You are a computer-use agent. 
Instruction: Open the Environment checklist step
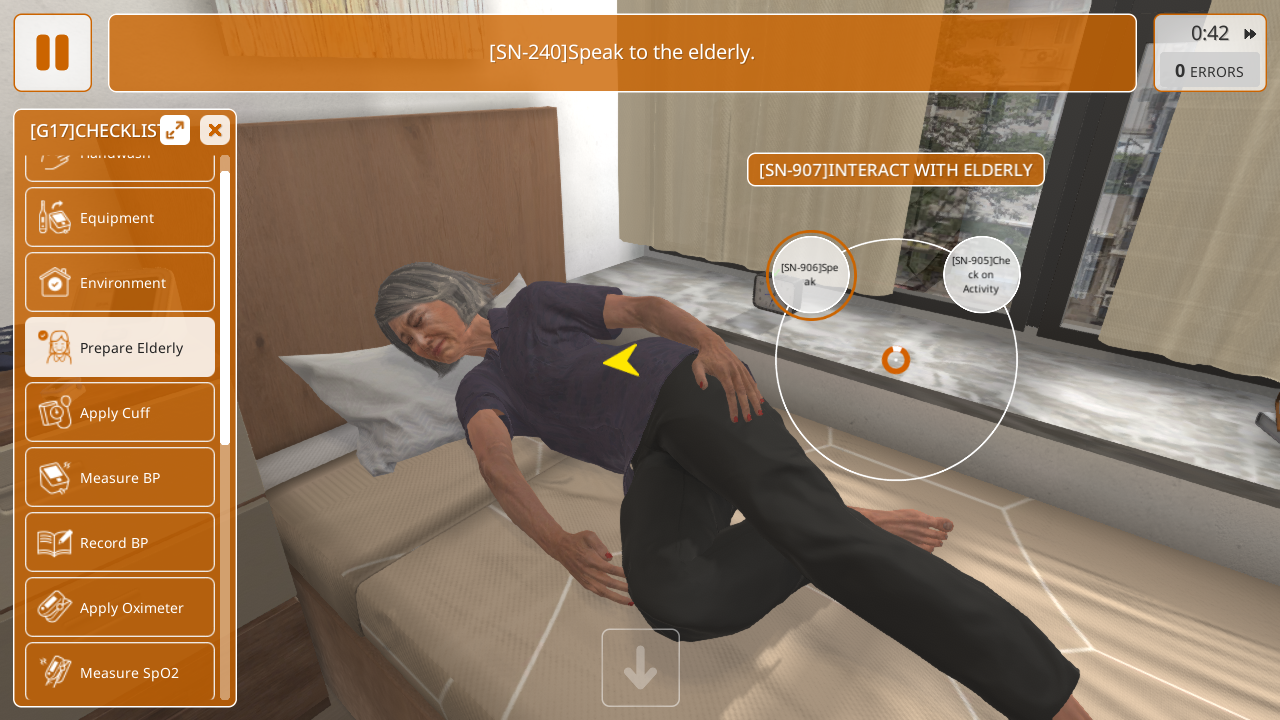coord(120,282)
